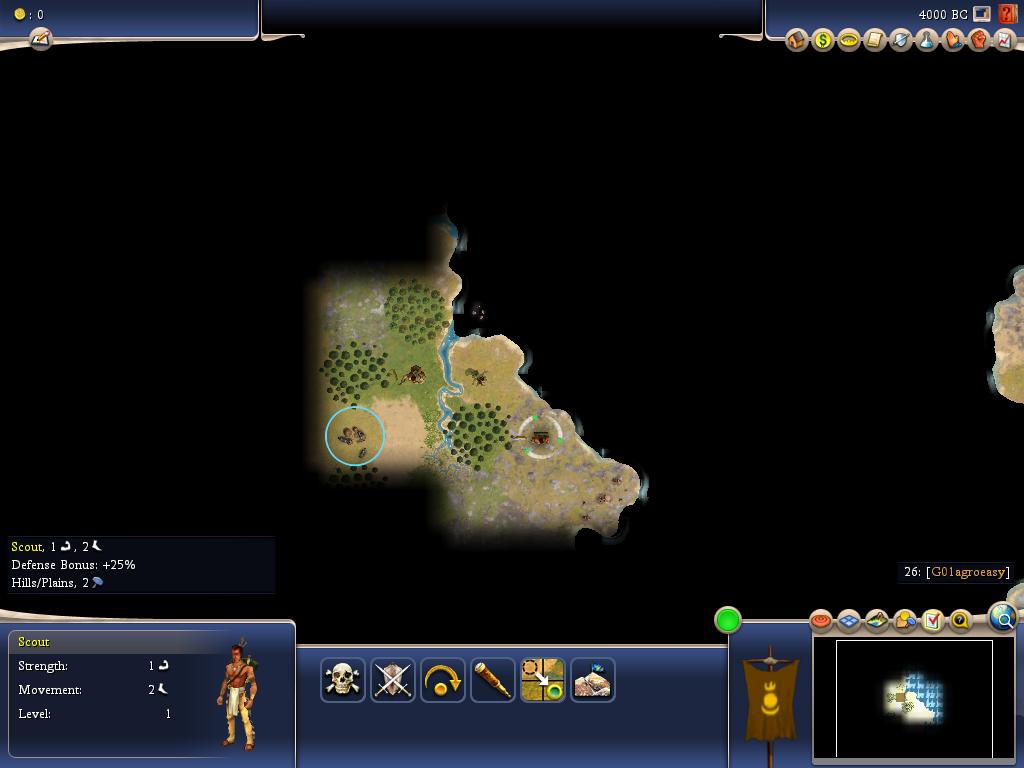1024x768 pixels.
Task: Open the Domestic Advisor house icon
Action: (x=796, y=40)
